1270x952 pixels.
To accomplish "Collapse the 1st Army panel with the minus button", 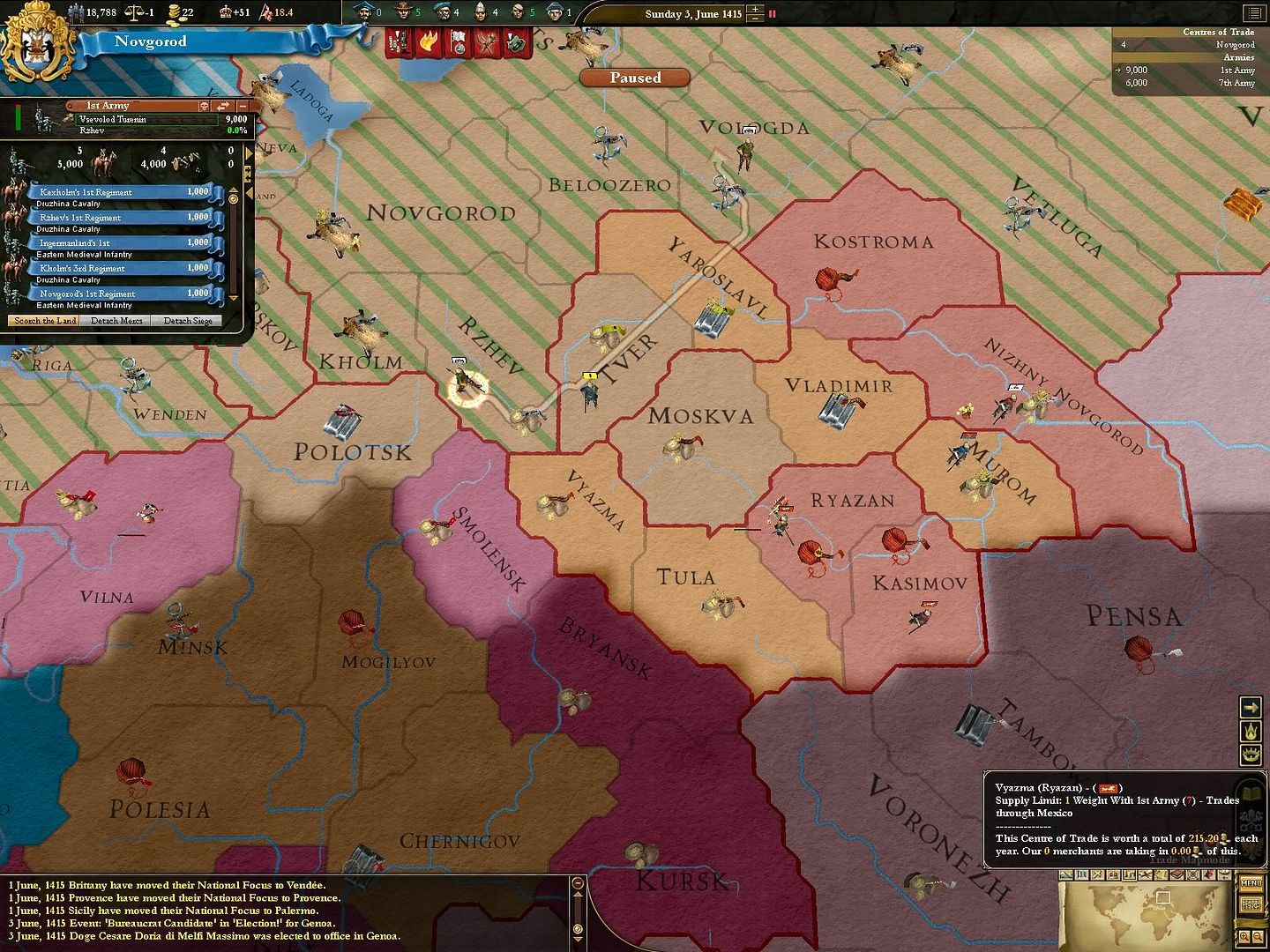I will pyautogui.click(x=243, y=105).
